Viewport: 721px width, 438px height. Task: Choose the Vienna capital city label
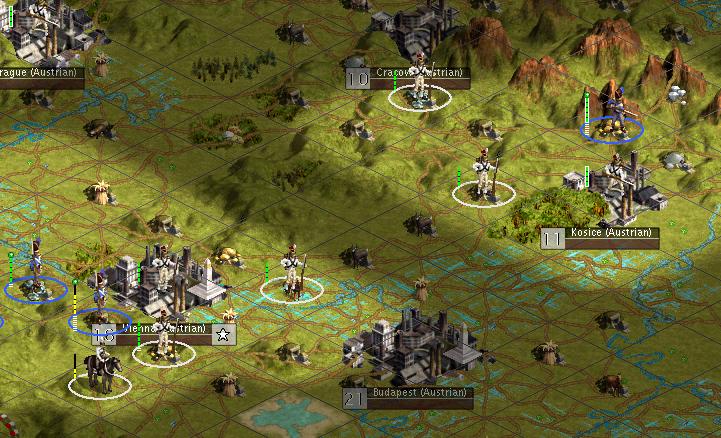(x=163, y=329)
